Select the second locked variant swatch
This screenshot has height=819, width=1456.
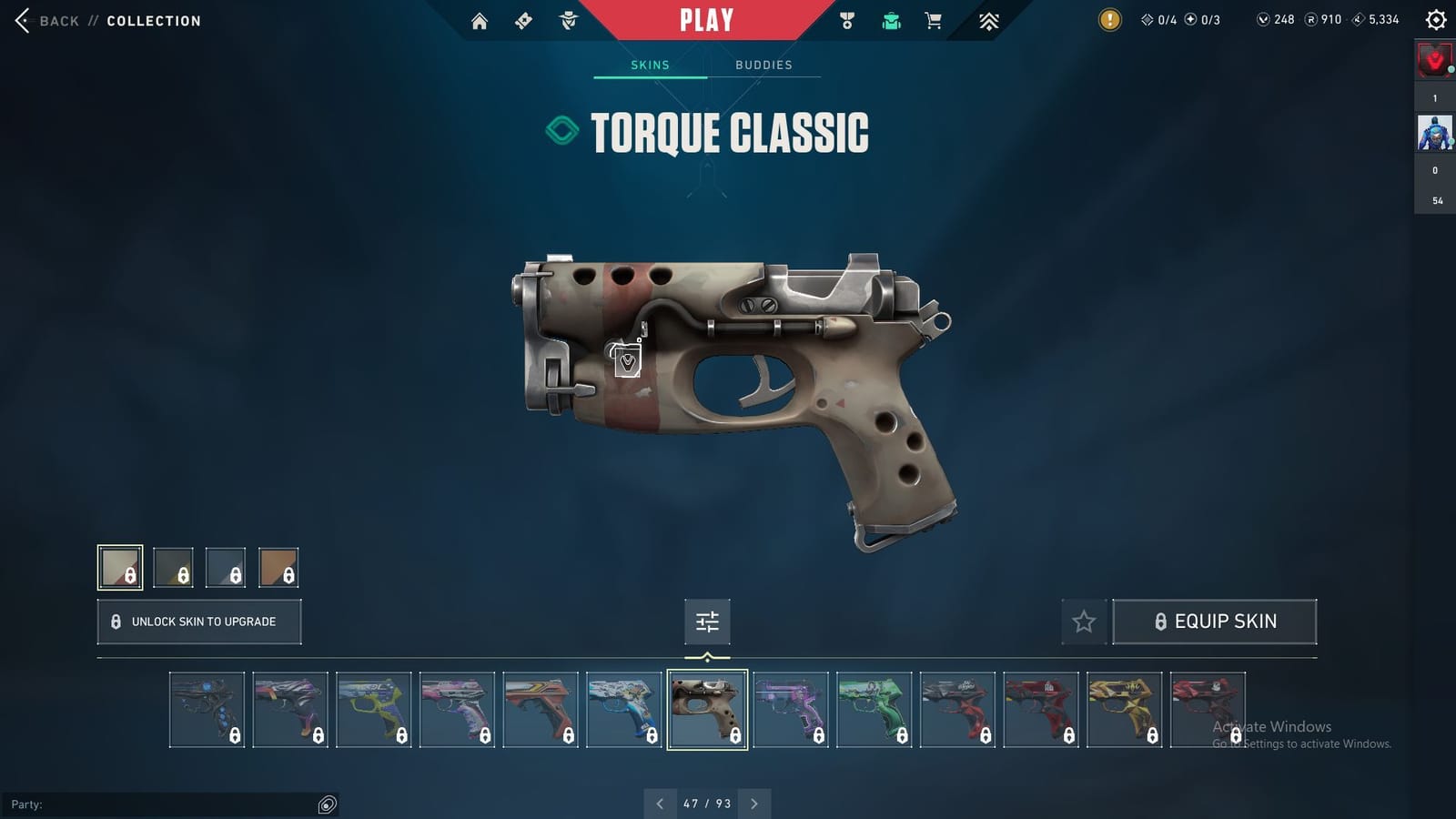[x=175, y=568]
